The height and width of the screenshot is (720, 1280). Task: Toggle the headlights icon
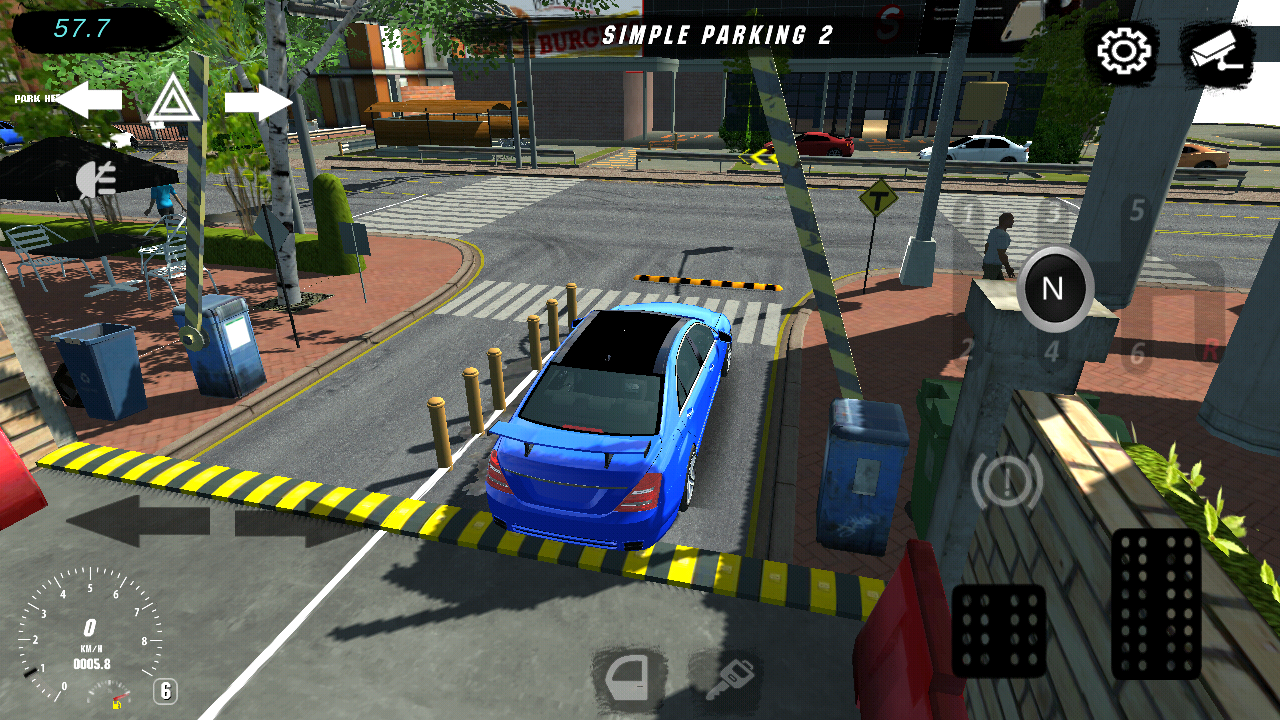click(97, 179)
